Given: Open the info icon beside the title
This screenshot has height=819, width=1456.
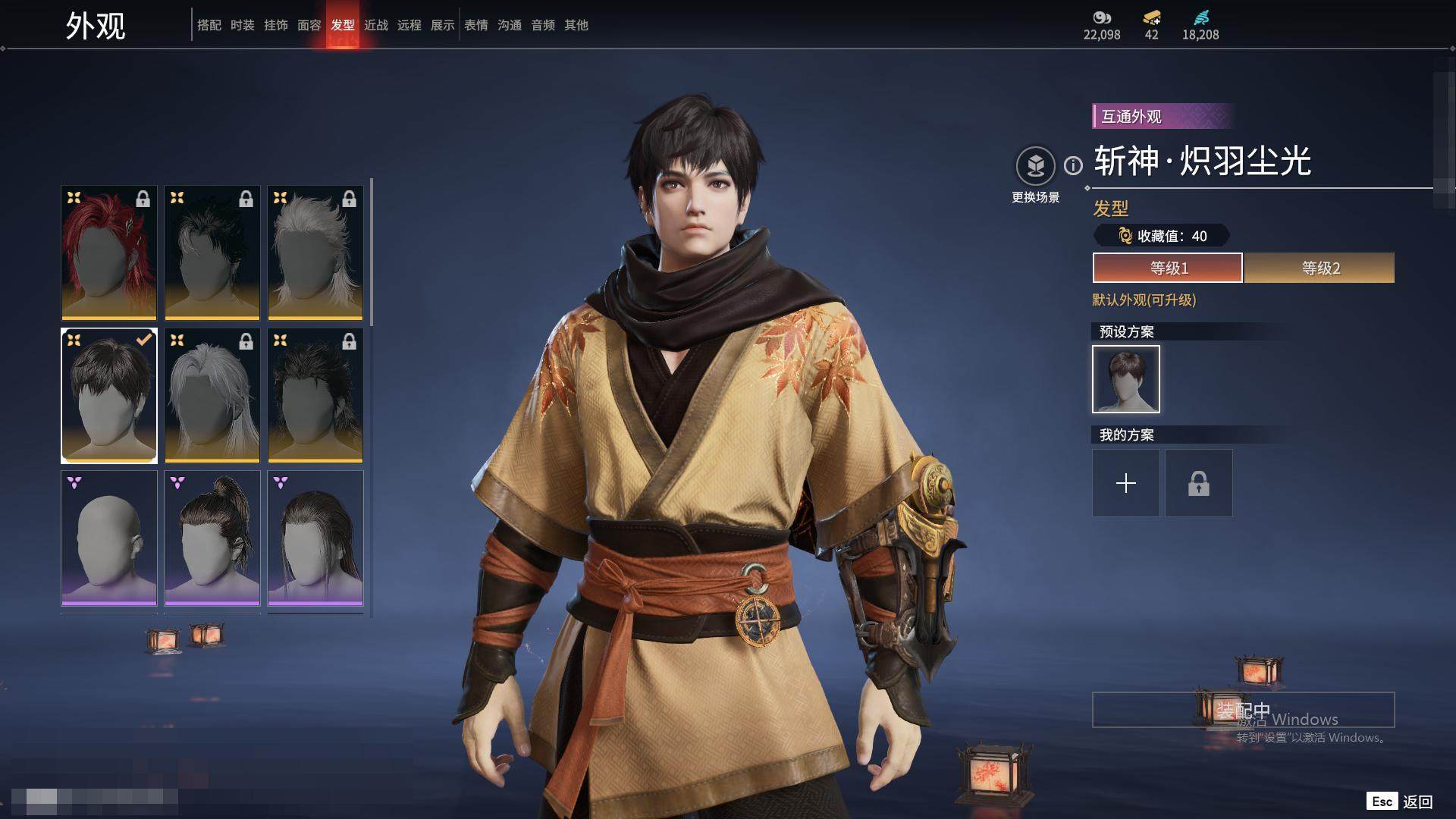Looking at the screenshot, I should coord(1073,165).
